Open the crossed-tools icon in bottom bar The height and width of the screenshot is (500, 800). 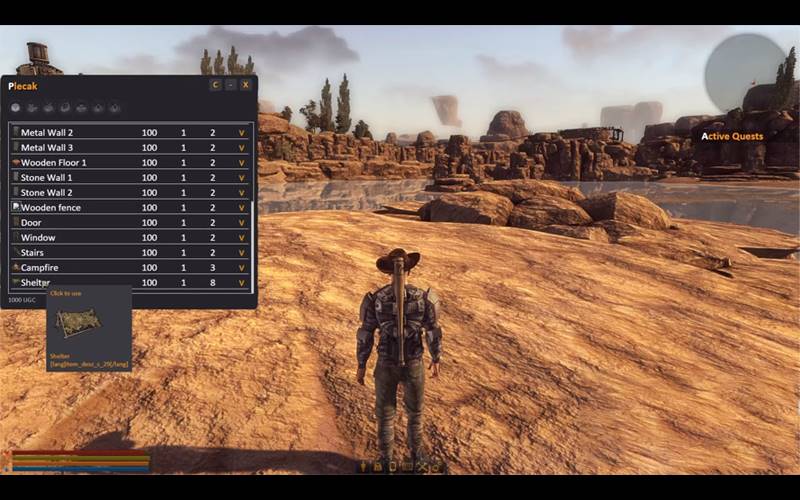point(422,465)
